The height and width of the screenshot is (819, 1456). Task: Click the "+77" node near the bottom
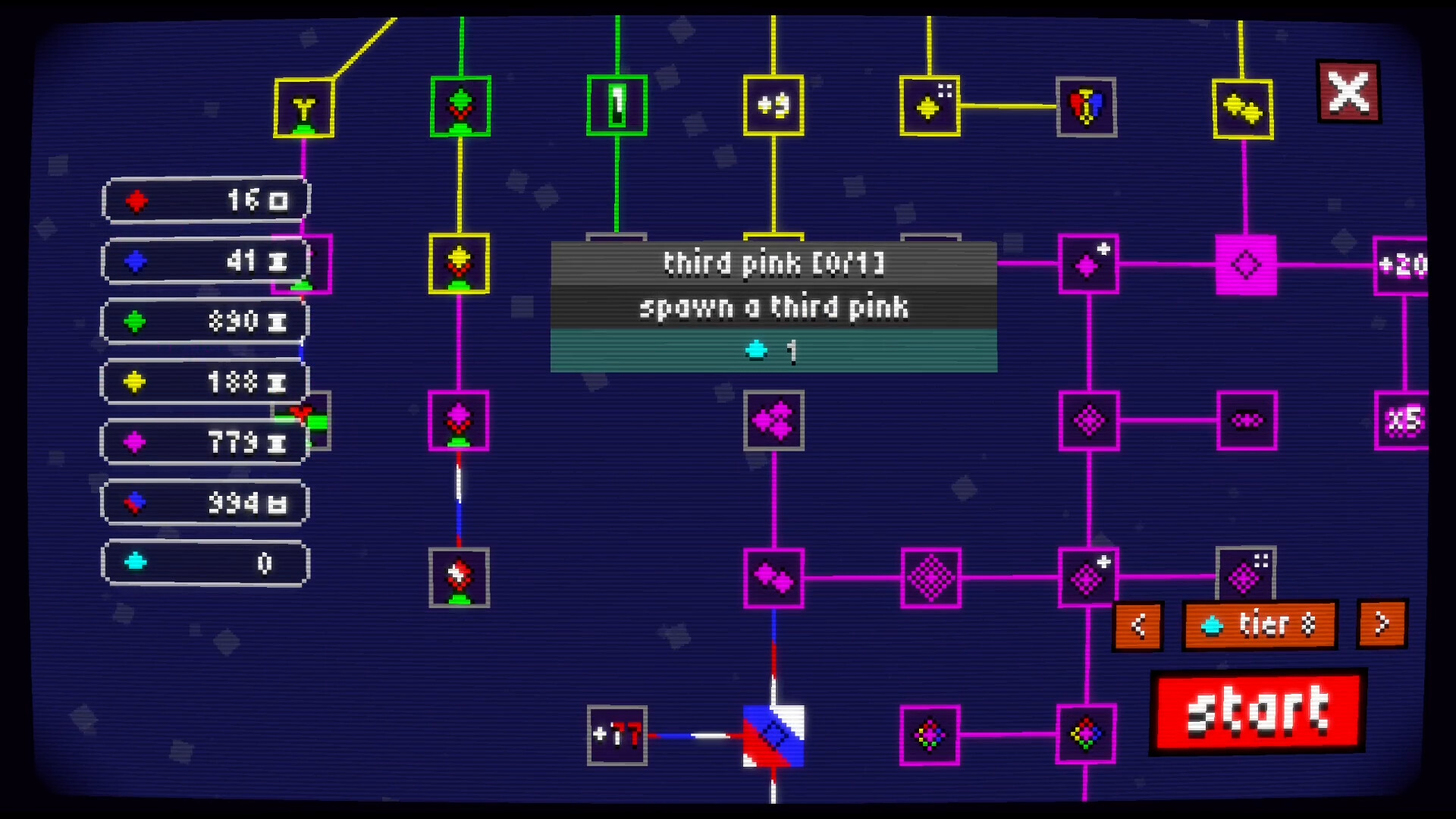(616, 737)
